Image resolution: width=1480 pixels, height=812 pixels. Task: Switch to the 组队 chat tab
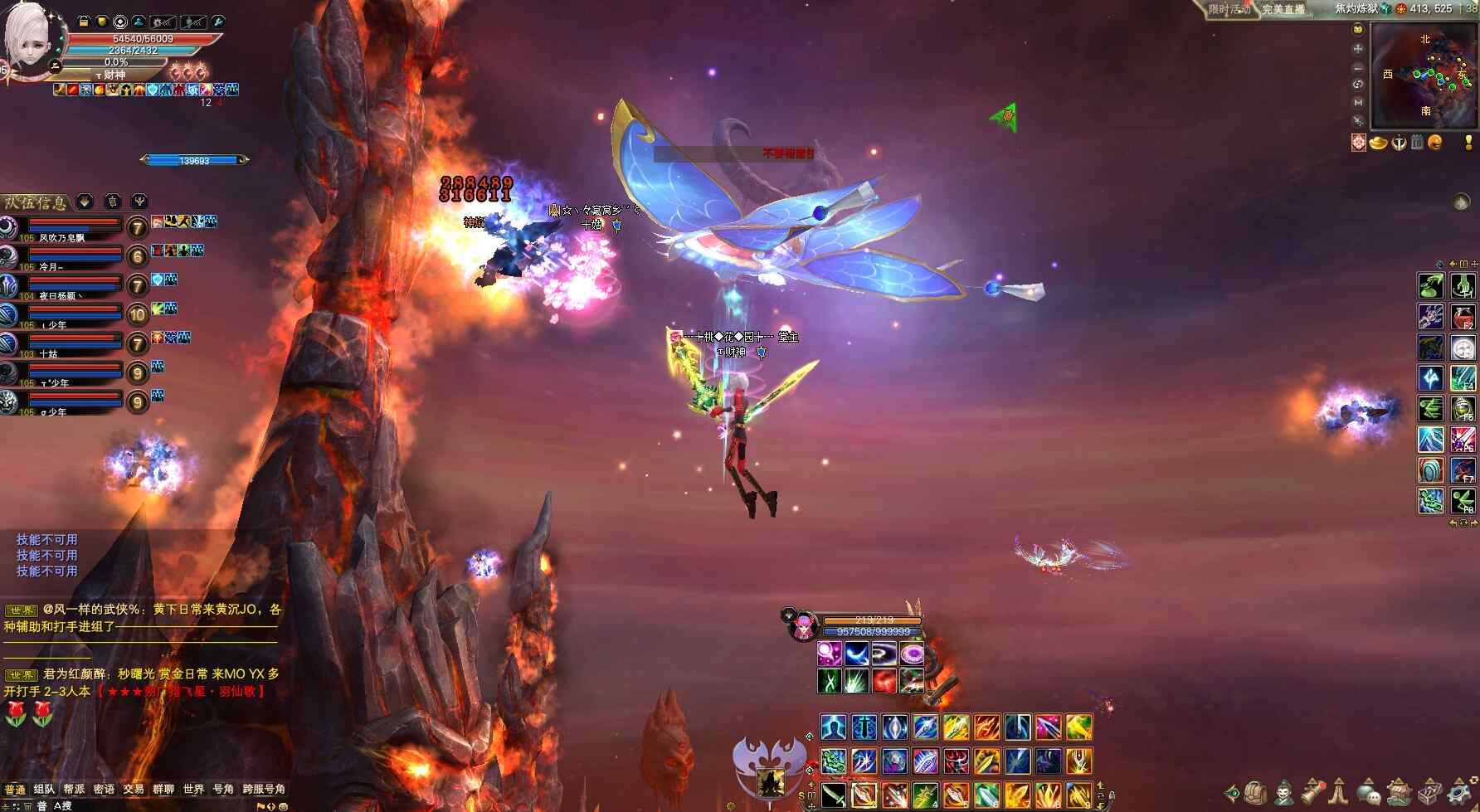click(x=44, y=789)
